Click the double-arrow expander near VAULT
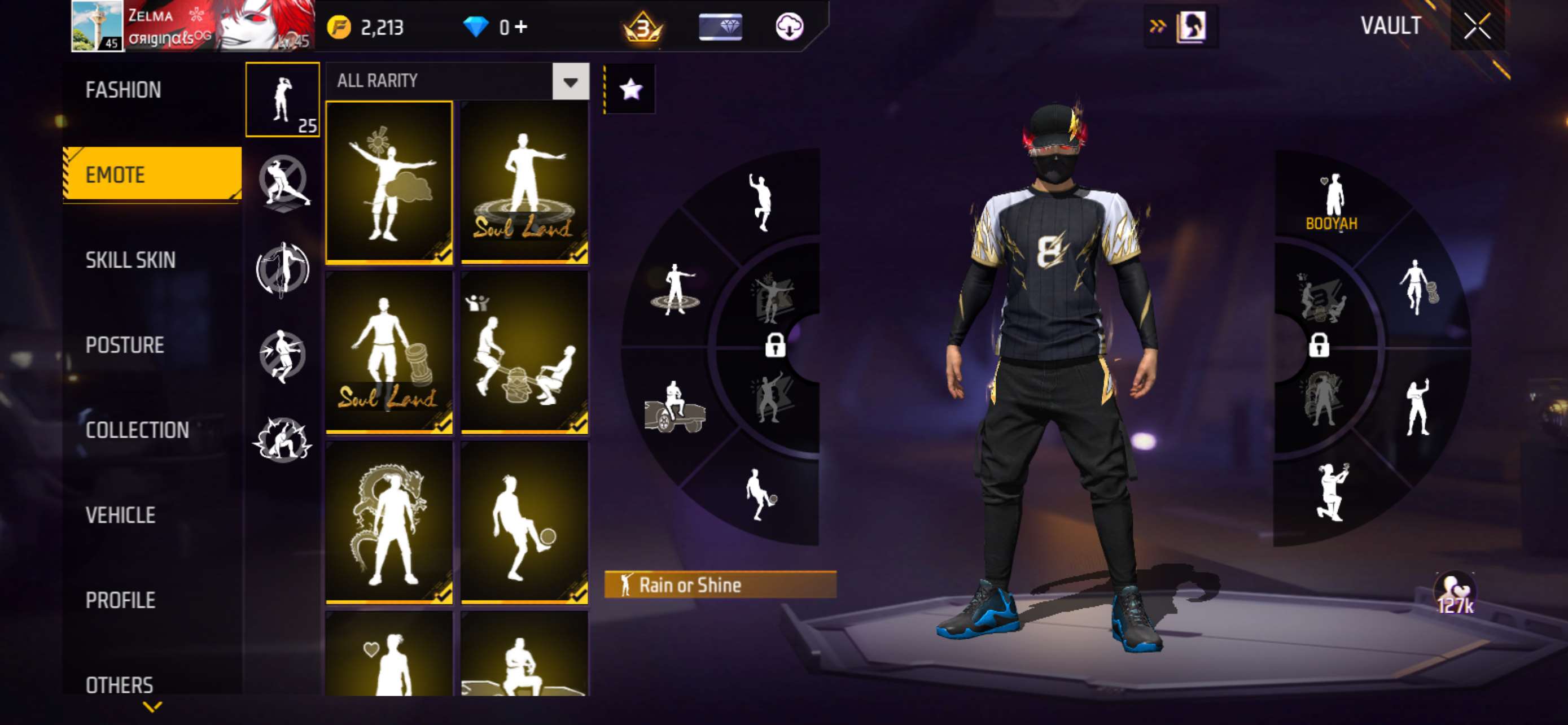Screen dimensions: 1568x725 point(1158,26)
